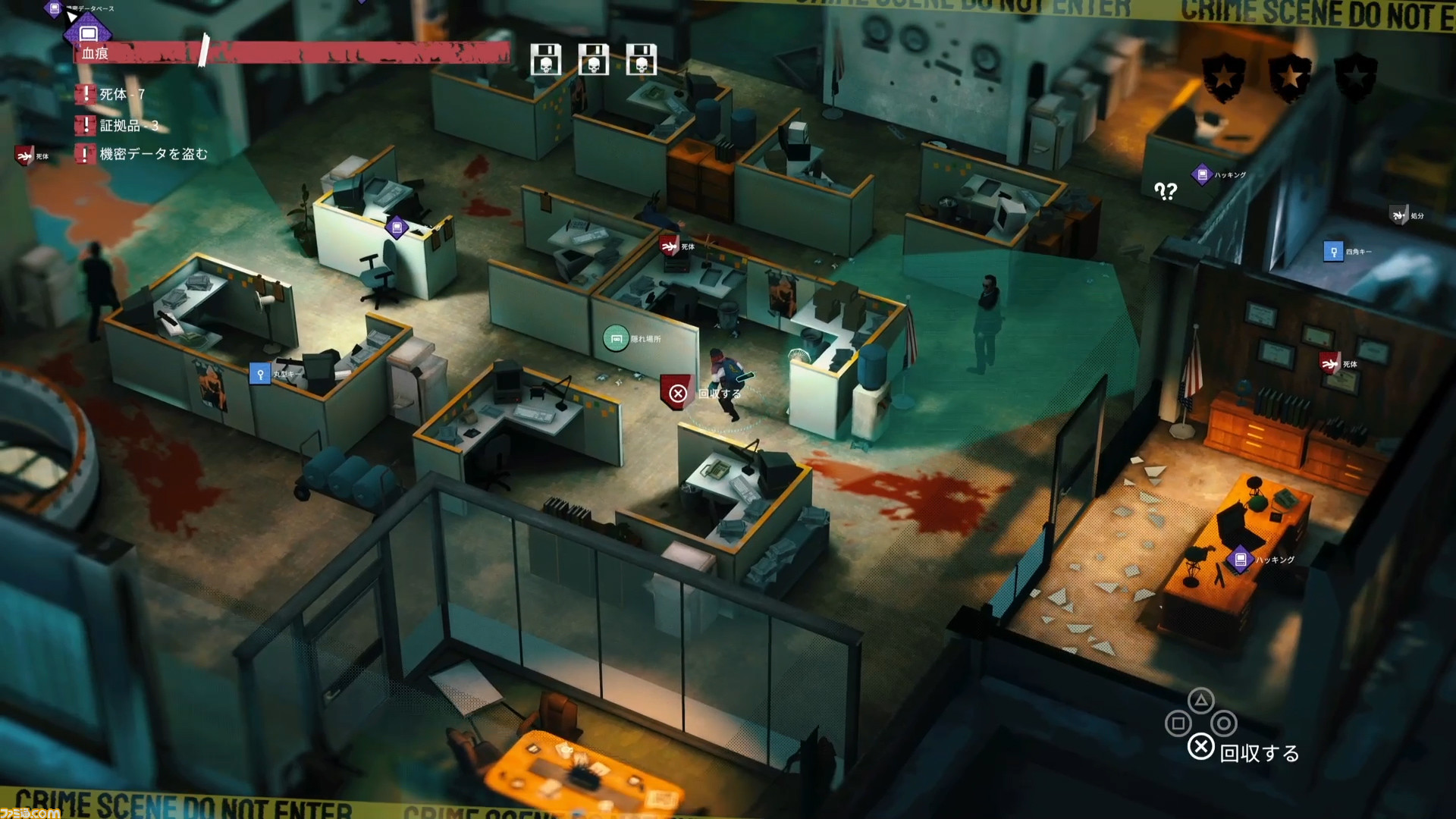Screen dimensions: 1456x819
Task: Toggle the 証拠品 - 3 objective exclamation marker
Action: click(85, 126)
